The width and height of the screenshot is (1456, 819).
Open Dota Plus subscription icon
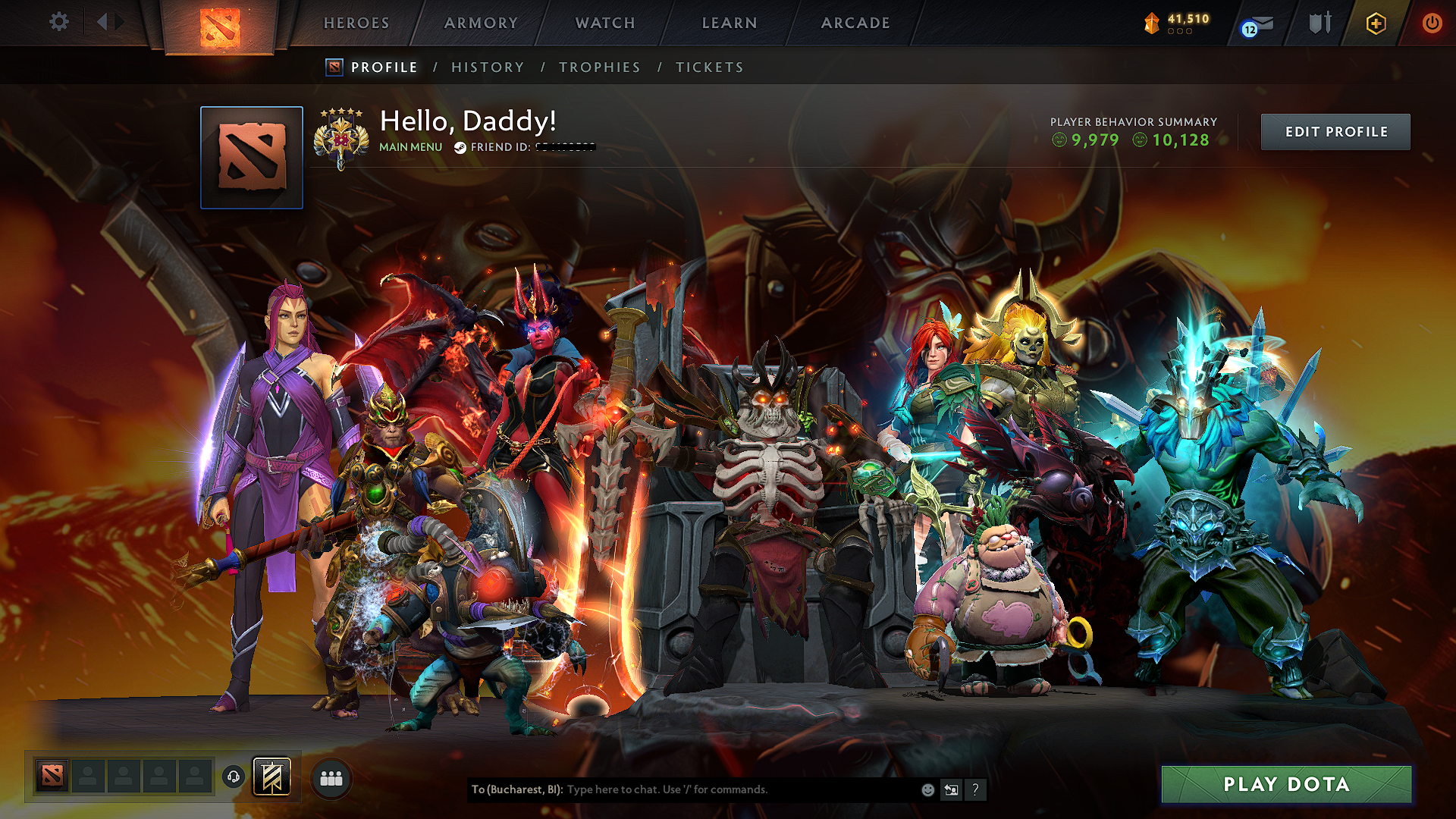(1376, 23)
